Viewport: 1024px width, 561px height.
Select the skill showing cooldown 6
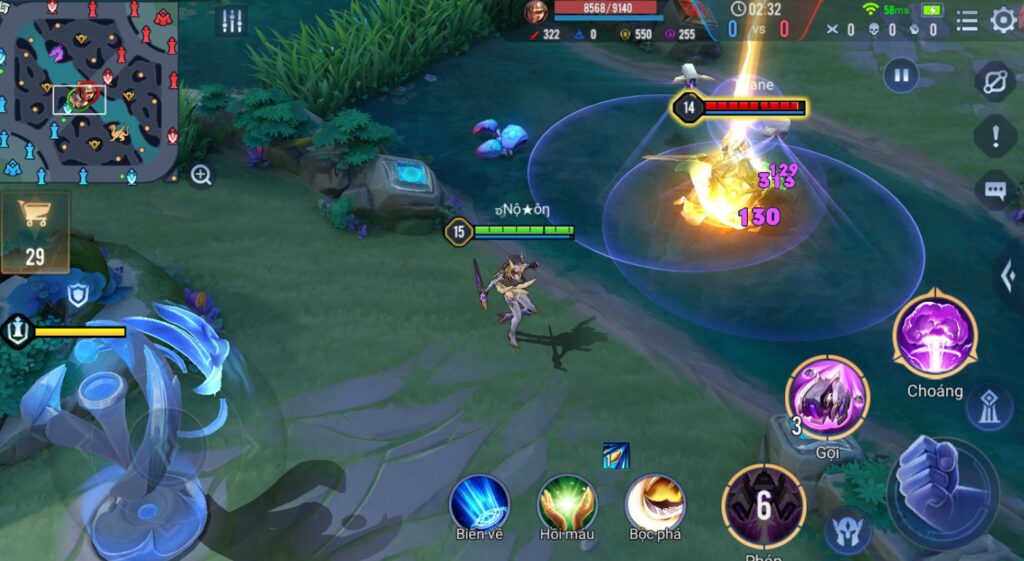[764, 506]
